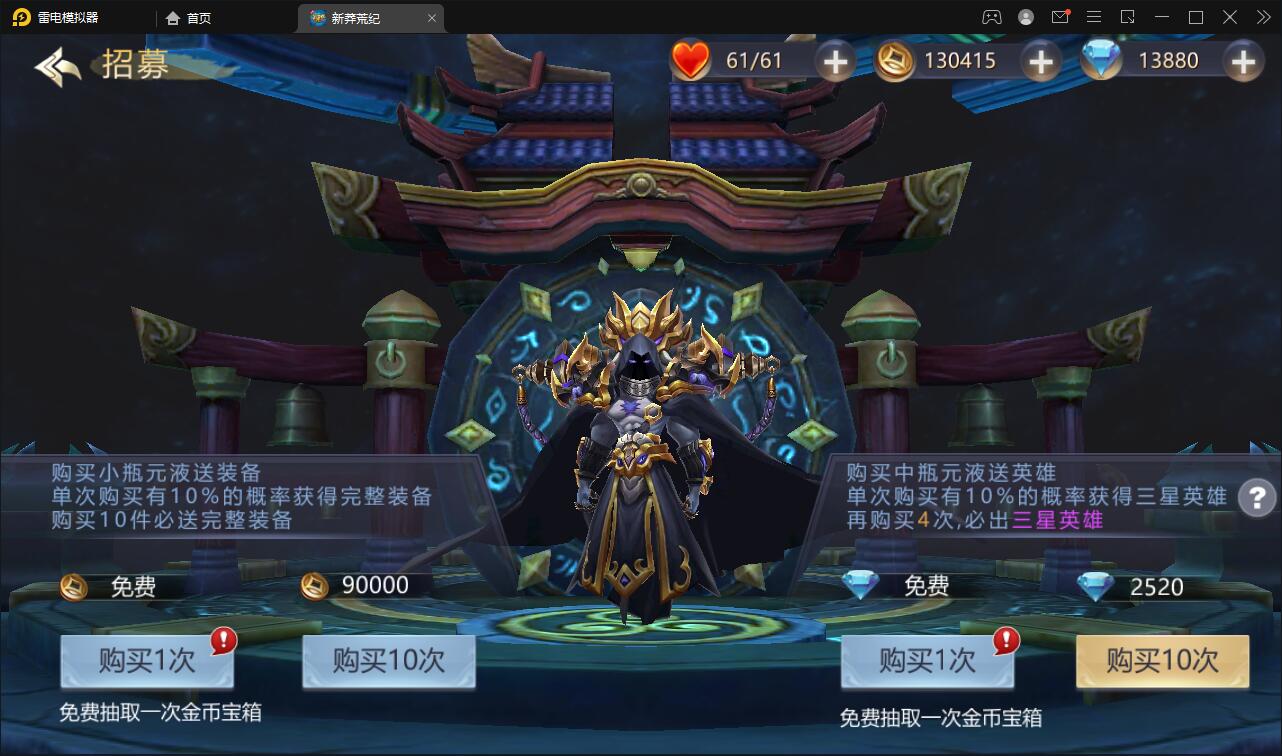Click the plus to add more HP

click(x=835, y=61)
